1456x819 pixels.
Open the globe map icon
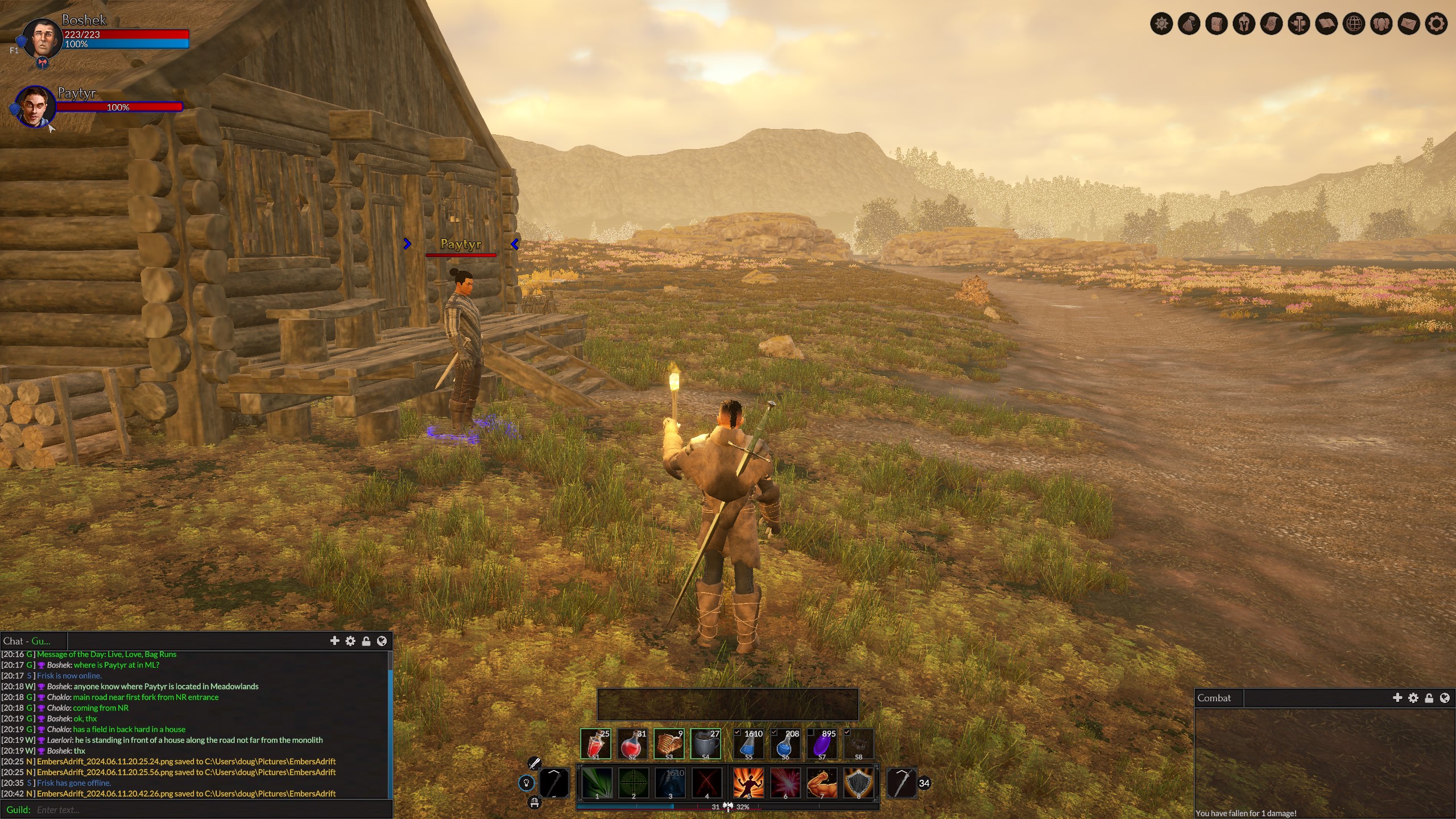coord(1354,24)
